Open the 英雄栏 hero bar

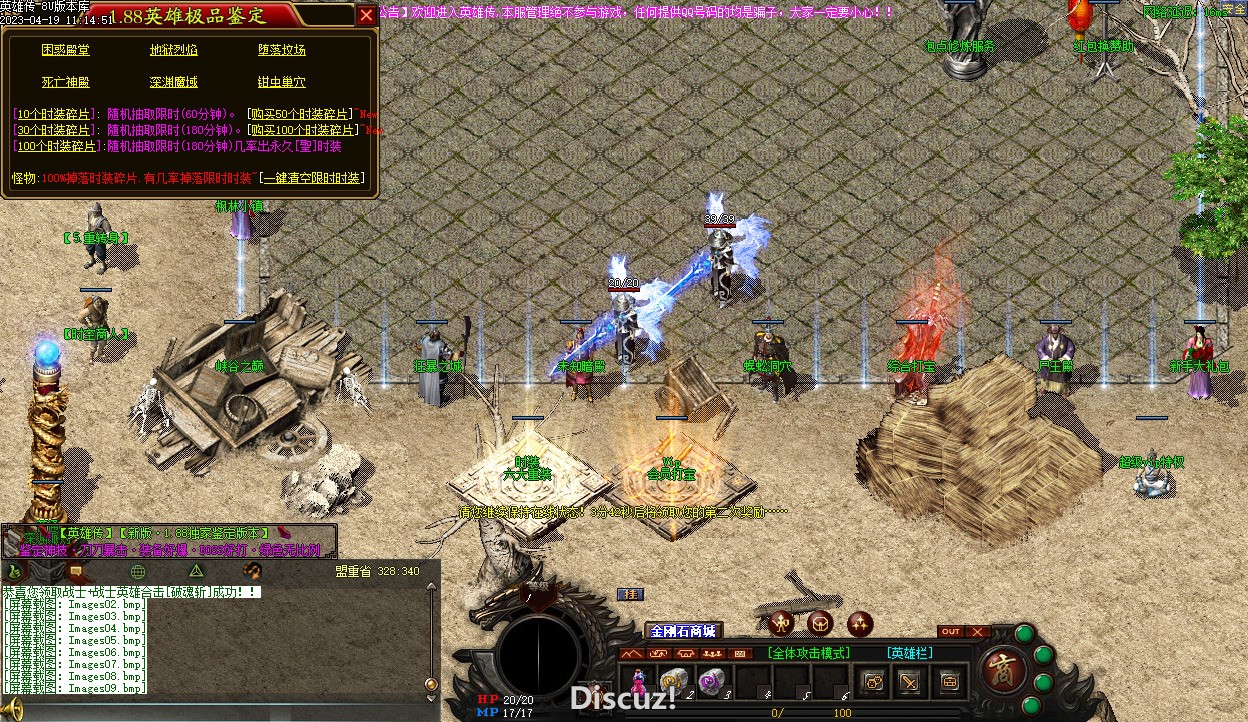pyautogui.click(x=910, y=653)
